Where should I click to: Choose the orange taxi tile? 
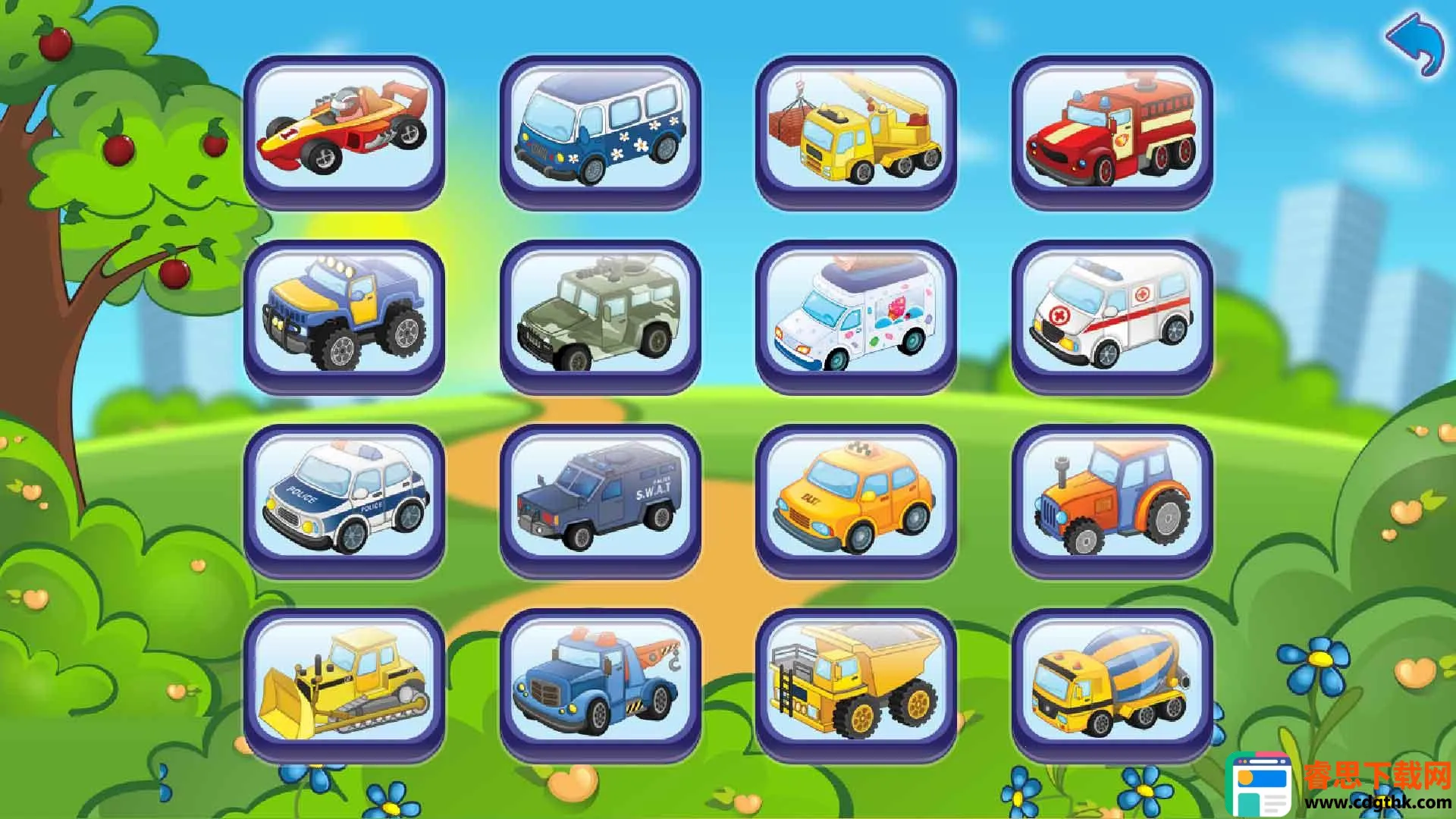[x=855, y=499]
